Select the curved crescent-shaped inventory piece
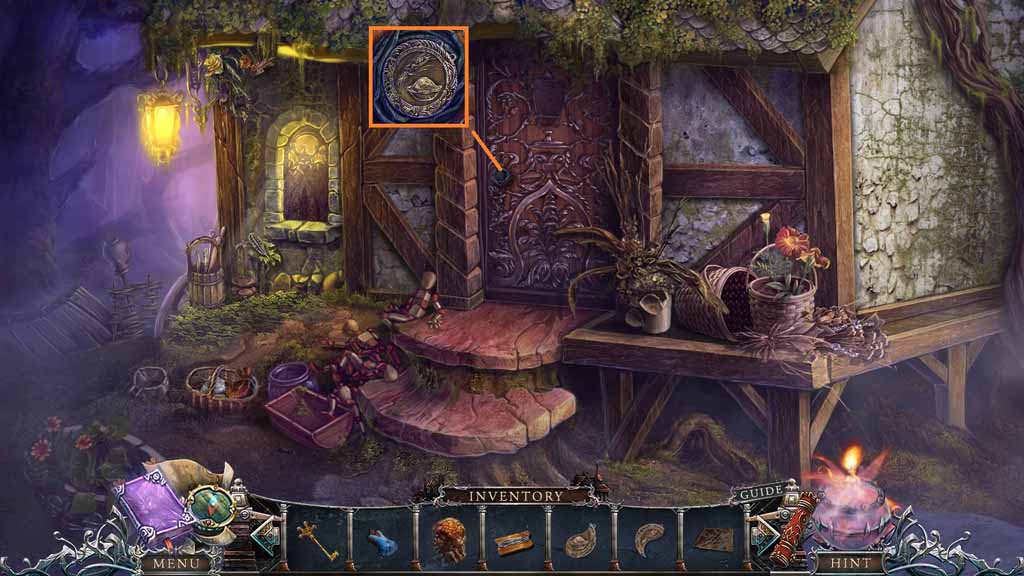1024x576 pixels. click(646, 539)
